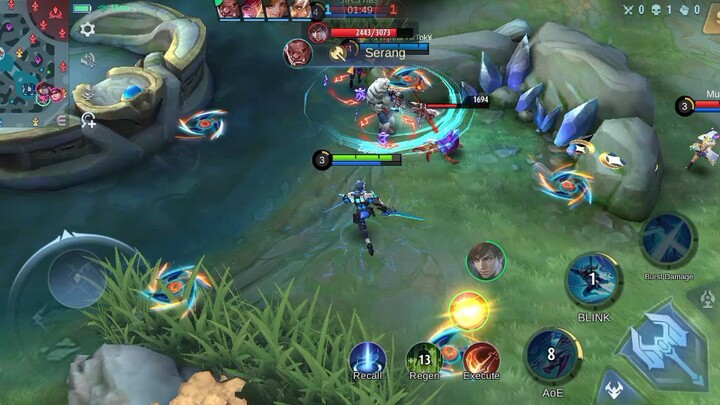Tap the minion-target button below attack
This screenshot has width=720, height=405.
pyautogui.click(x=615, y=392)
